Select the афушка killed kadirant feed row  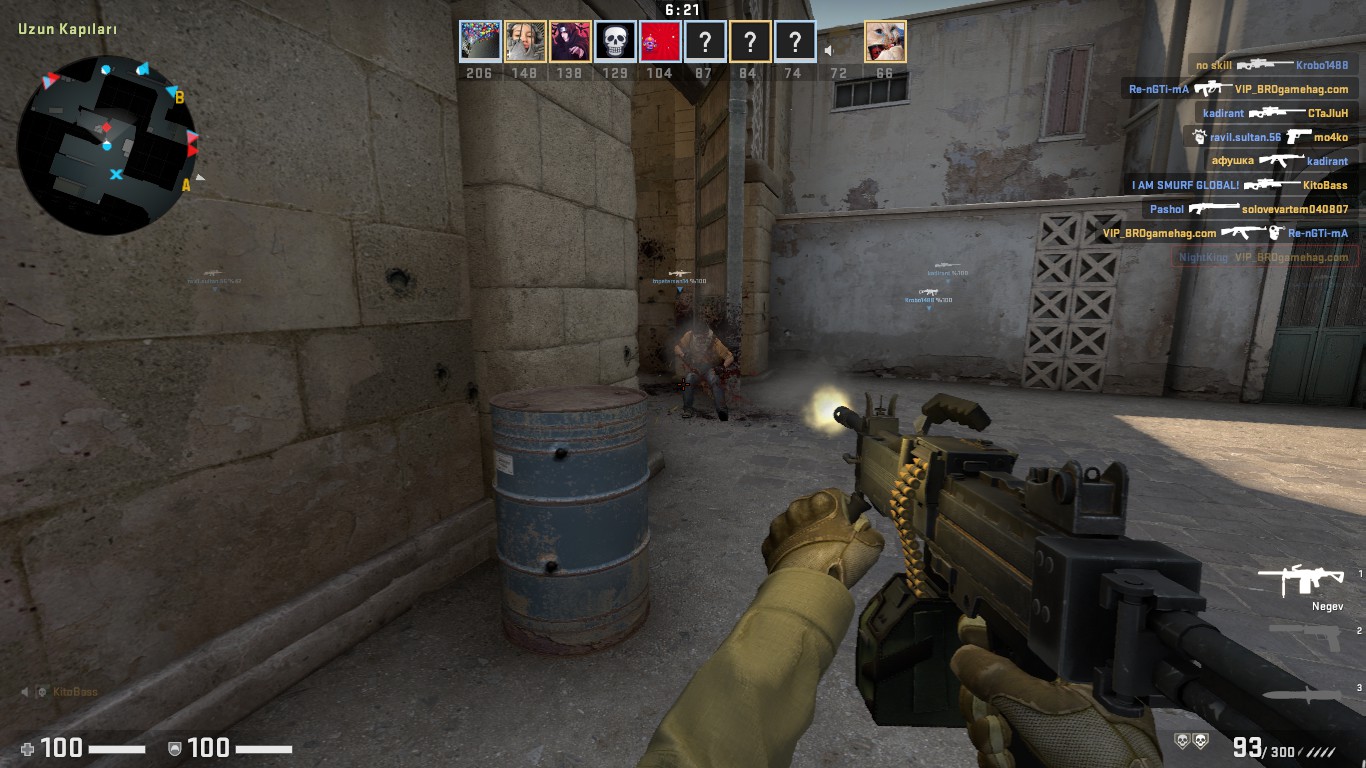pyautogui.click(x=1279, y=161)
